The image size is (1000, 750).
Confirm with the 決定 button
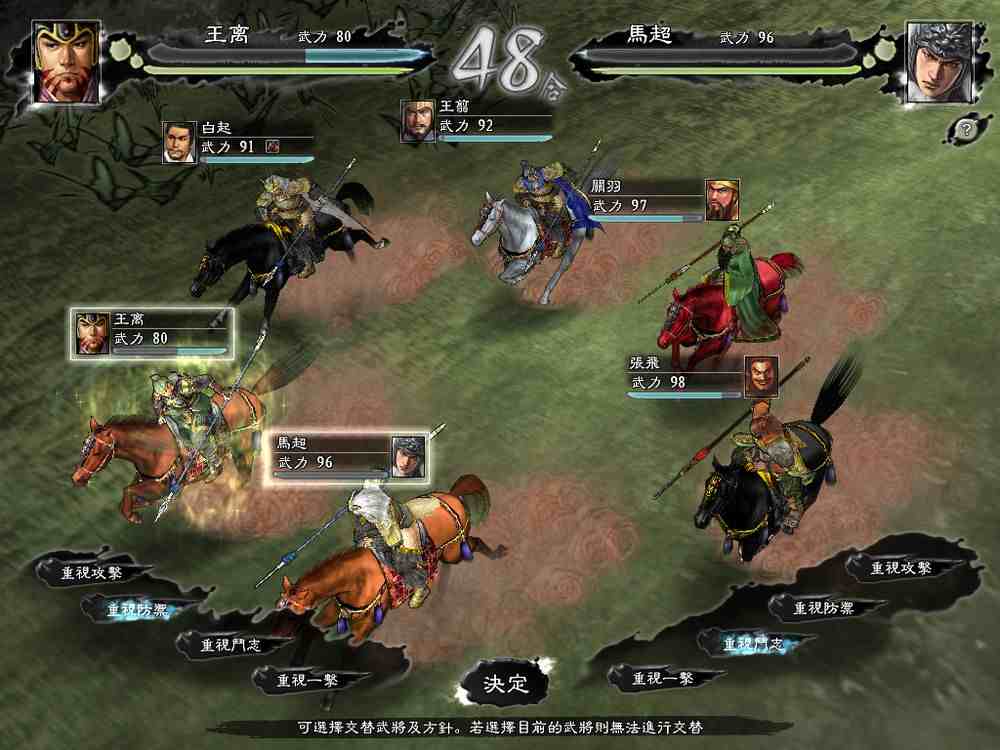point(504,684)
